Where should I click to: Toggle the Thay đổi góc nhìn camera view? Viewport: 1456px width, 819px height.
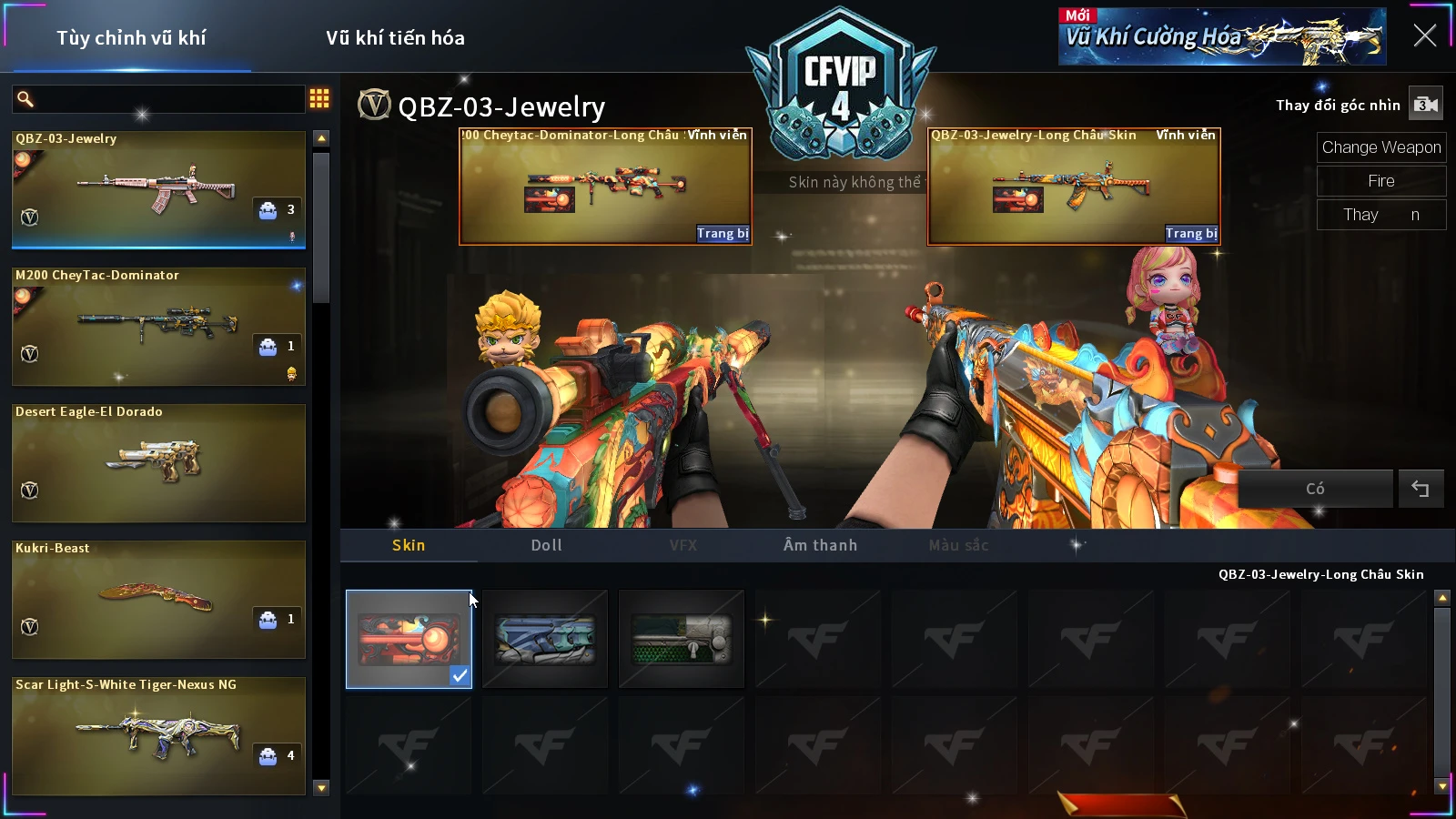pyautogui.click(x=1425, y=105)
